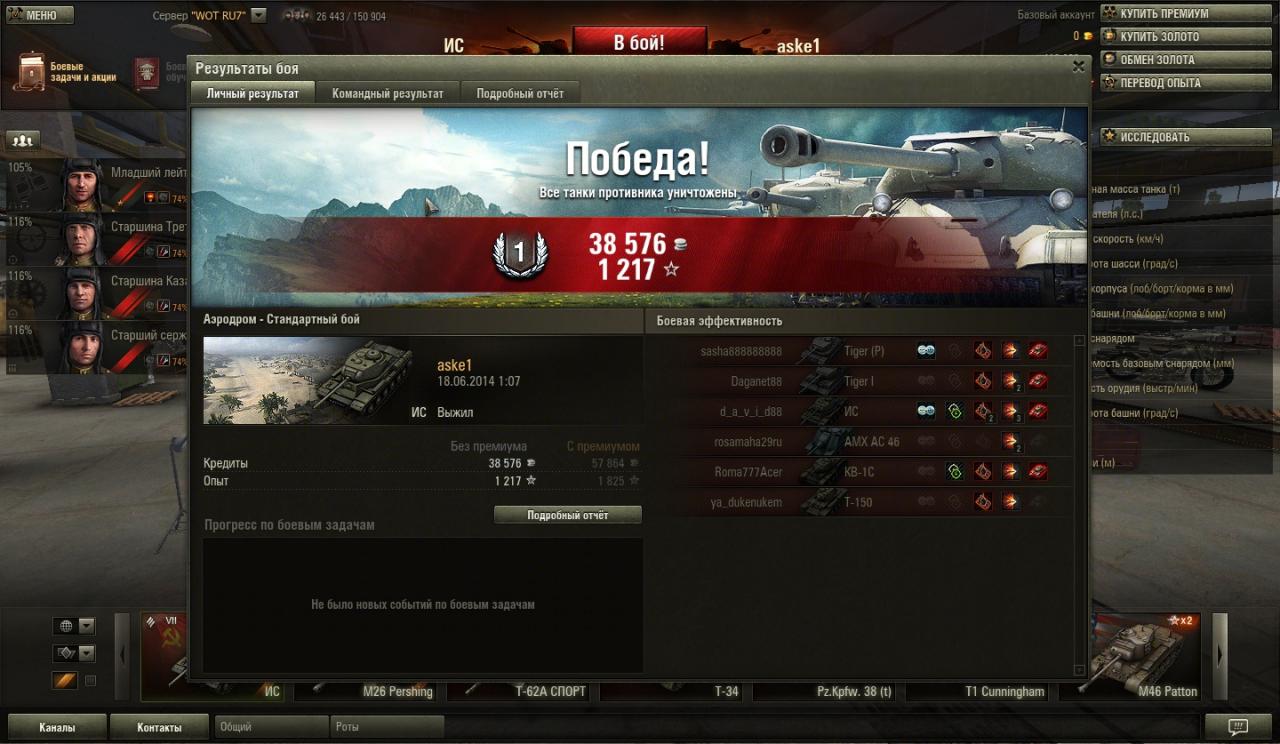Open the Общий chat tab
Screen dimensions: 1280x744
pyautogui.click(x=272, y=727)
